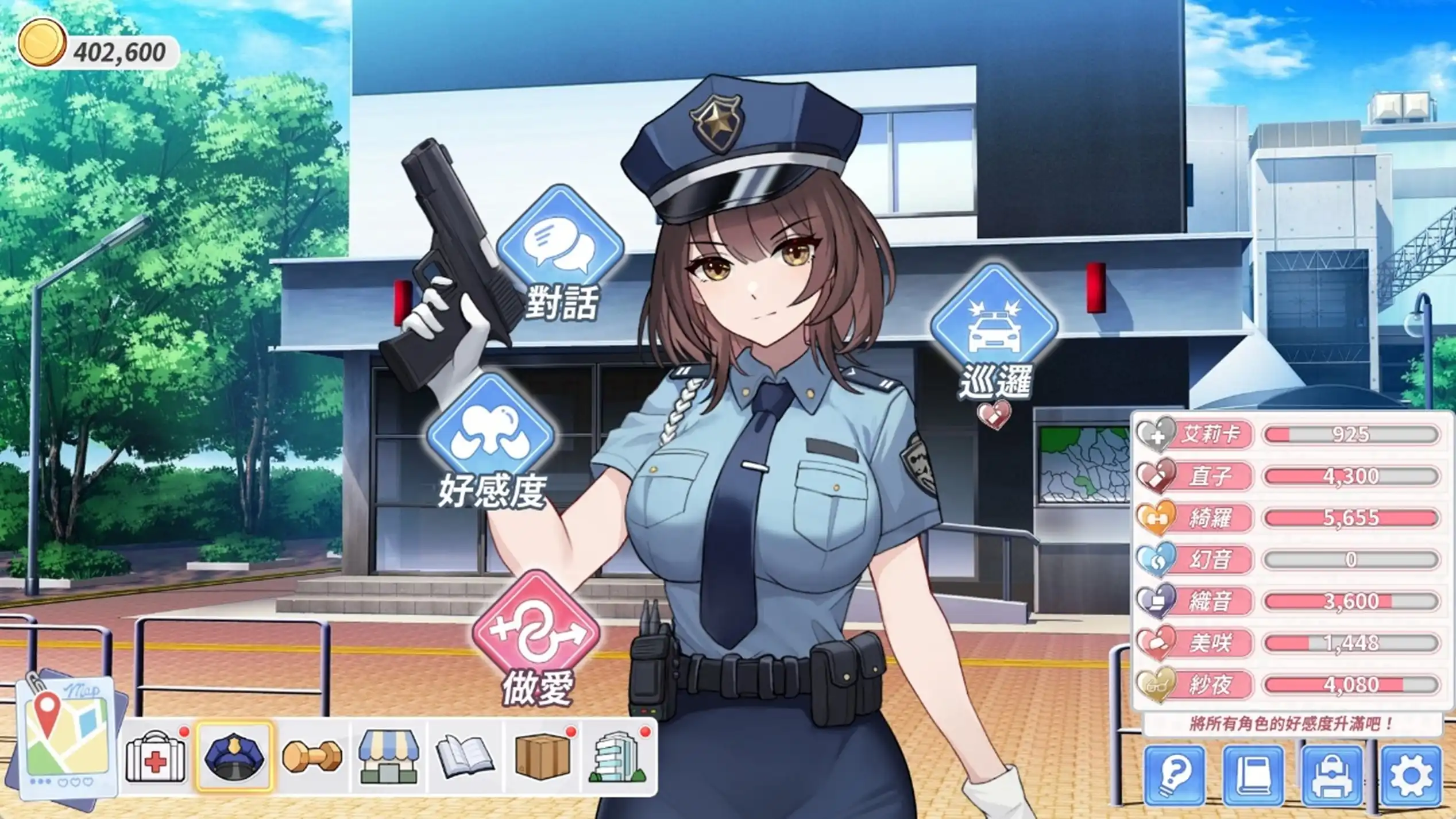
Task: Select 綺羅 in the affection list
Action: pos(1211,518)
